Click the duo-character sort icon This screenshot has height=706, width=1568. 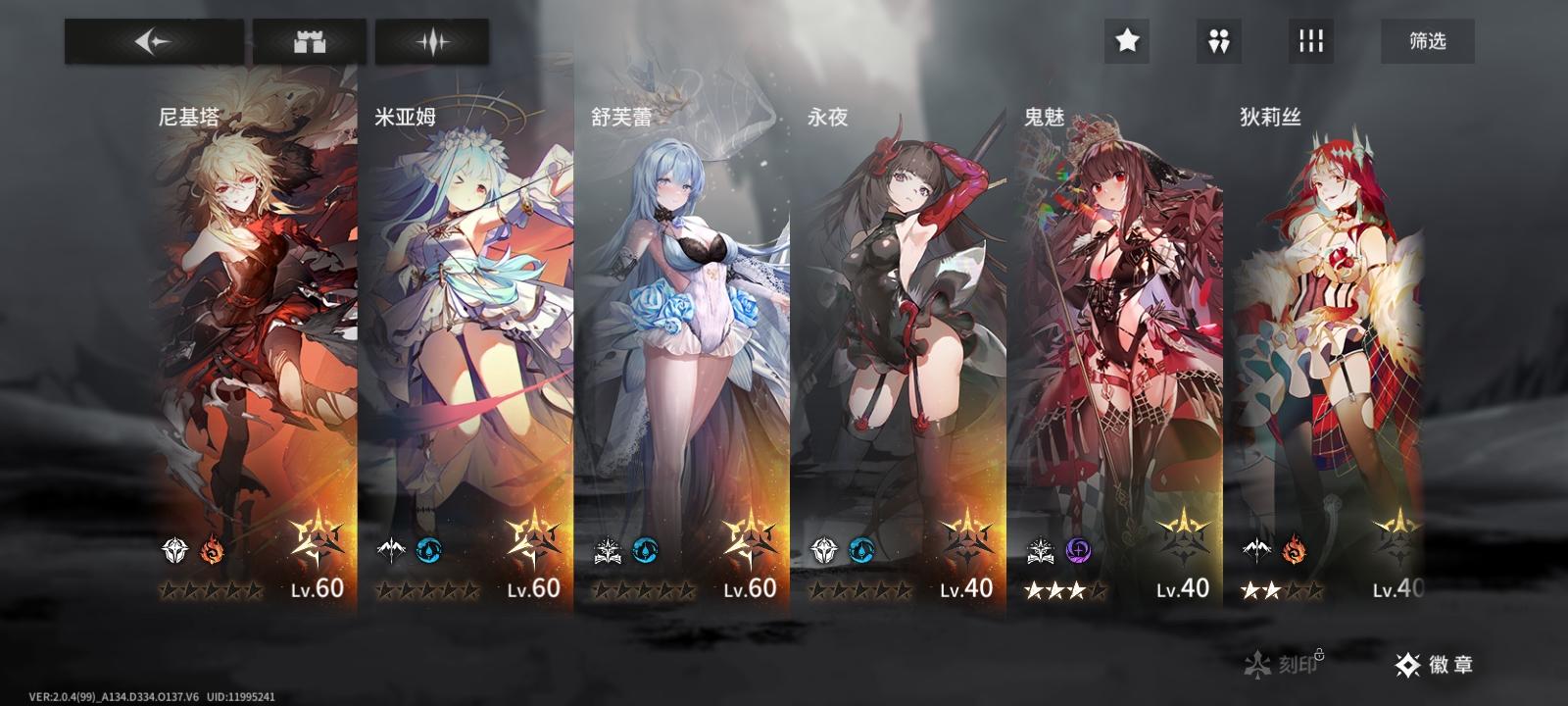click(x=1218, y=41)
